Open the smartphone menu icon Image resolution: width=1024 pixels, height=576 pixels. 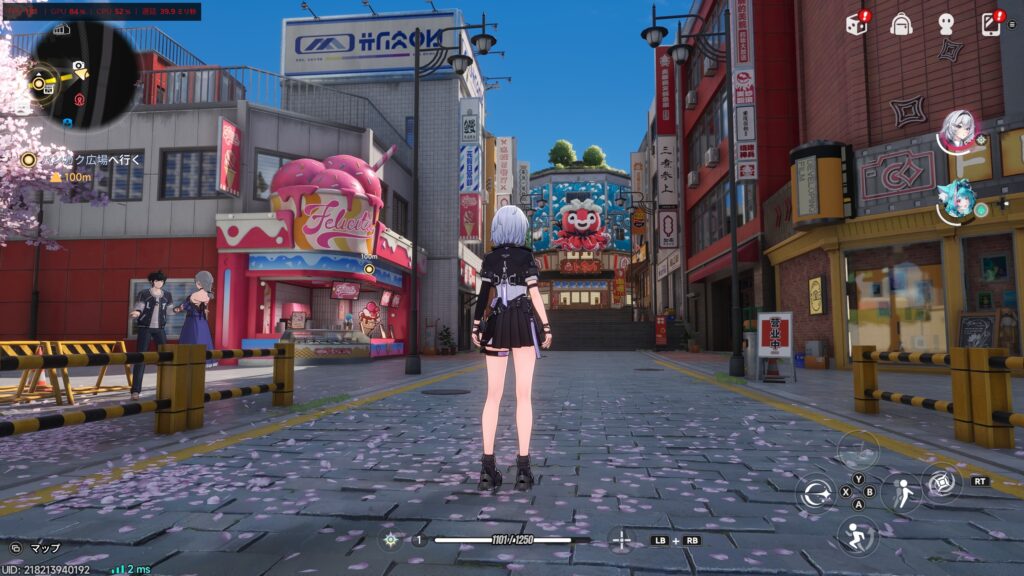coord(991,24)
